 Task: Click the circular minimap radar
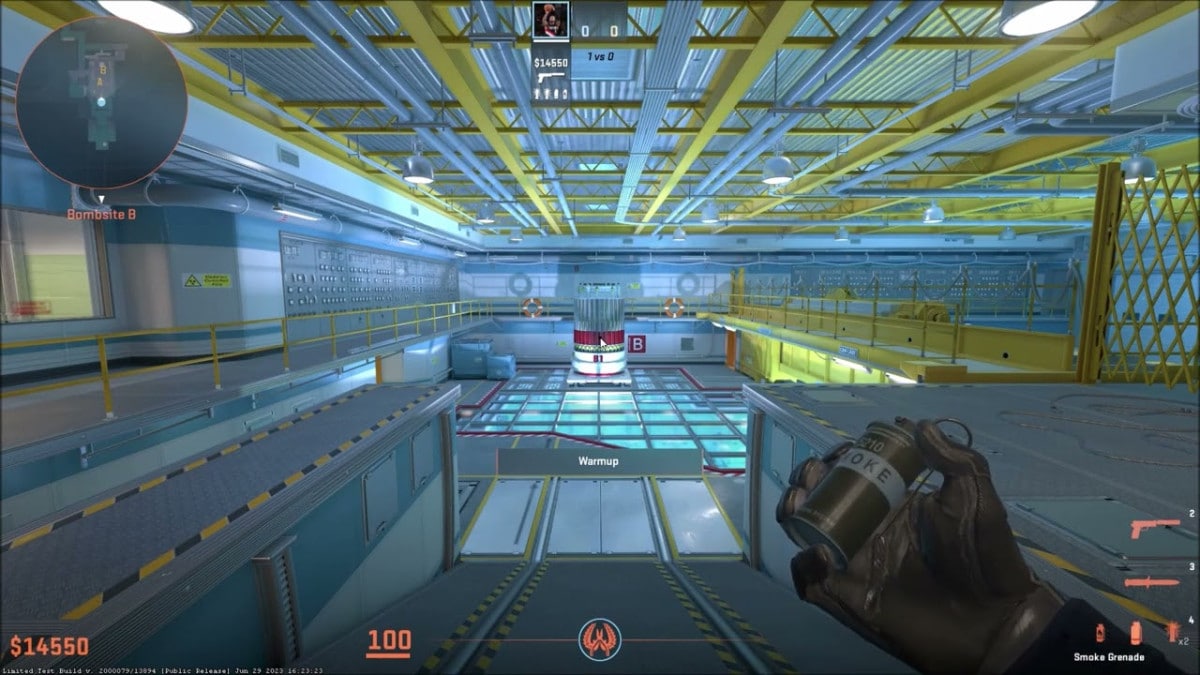(x=101, y=102)
